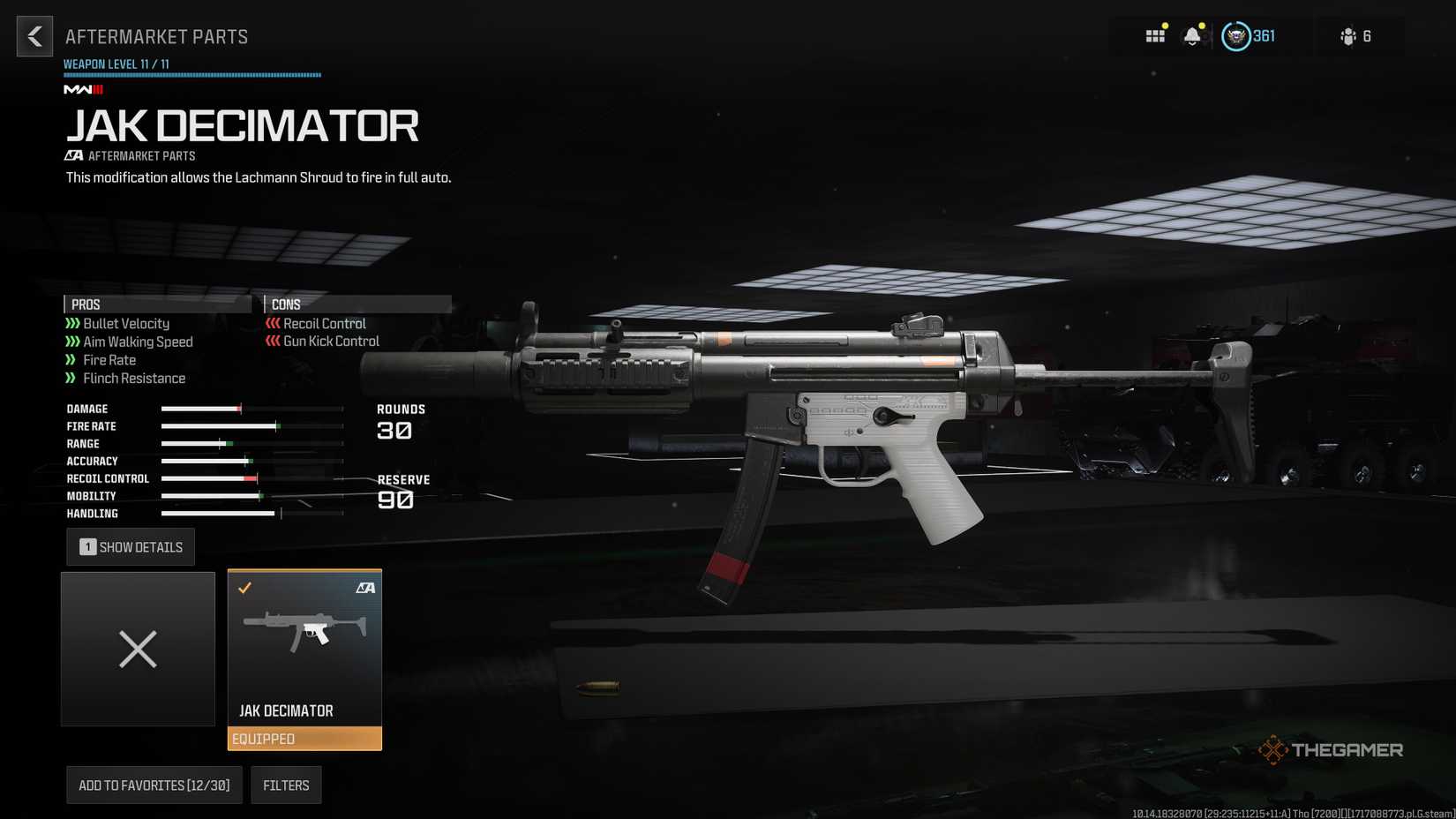1456x819 pixels.
Task: Expand the PROS list header
Action: pos(86,304)
